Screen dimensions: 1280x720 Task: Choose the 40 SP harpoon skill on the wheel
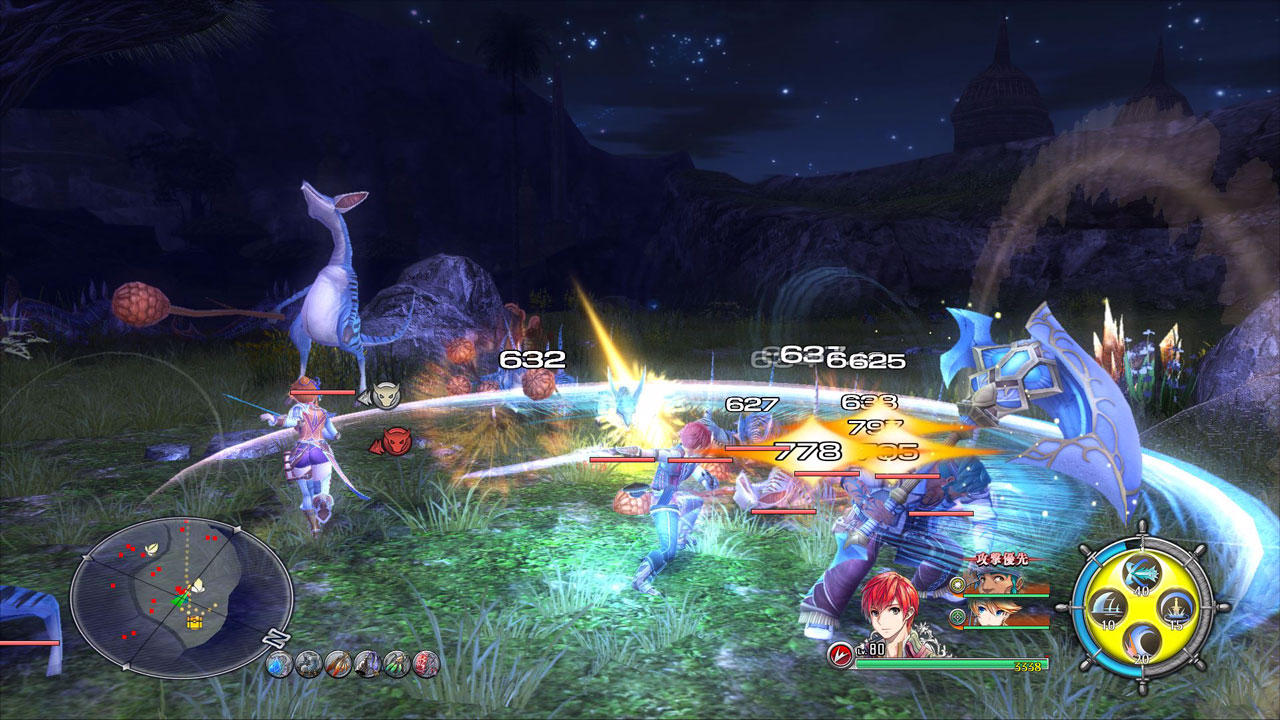coord(1140,574)
